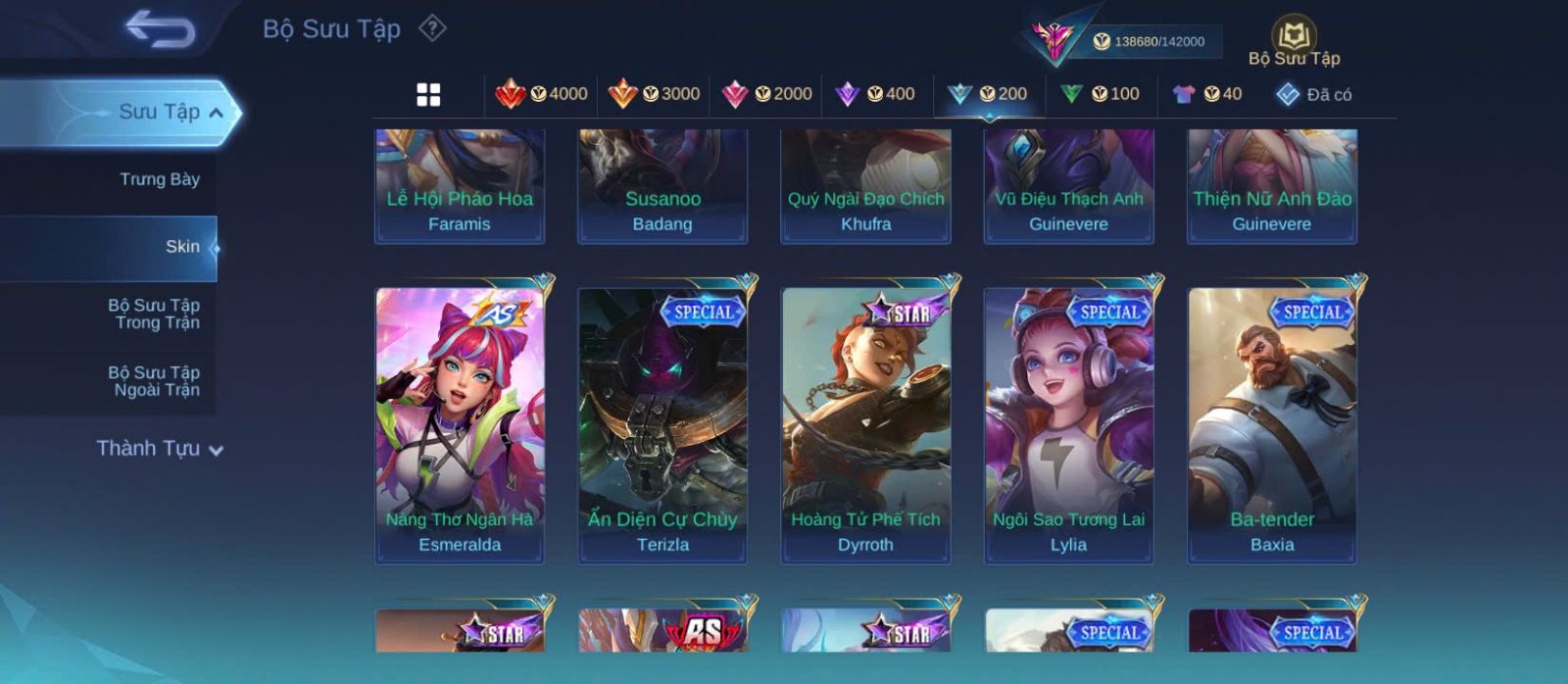Open the Trưng Bày sidebar entry
1568x684 pixels.
click(x=159, y=179)
